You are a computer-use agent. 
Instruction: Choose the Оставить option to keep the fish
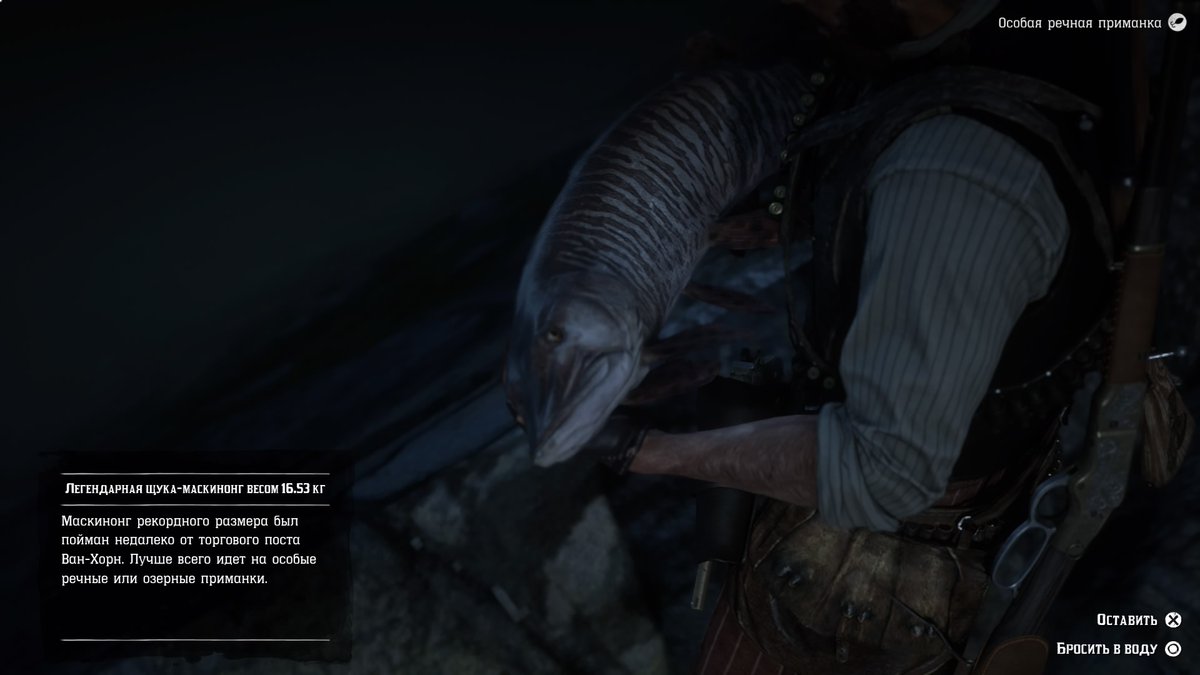(1138, 620)
